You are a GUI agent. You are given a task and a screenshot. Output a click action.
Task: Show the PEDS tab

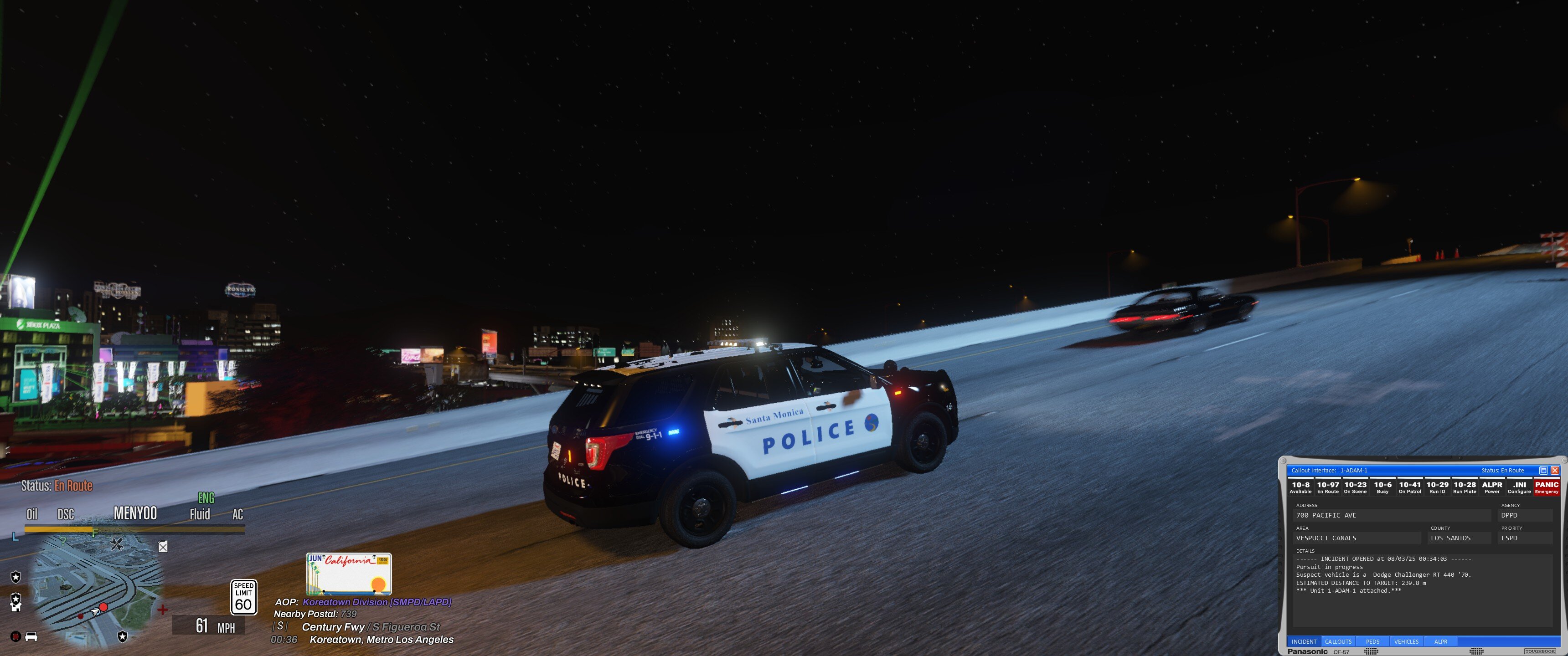1372,641
